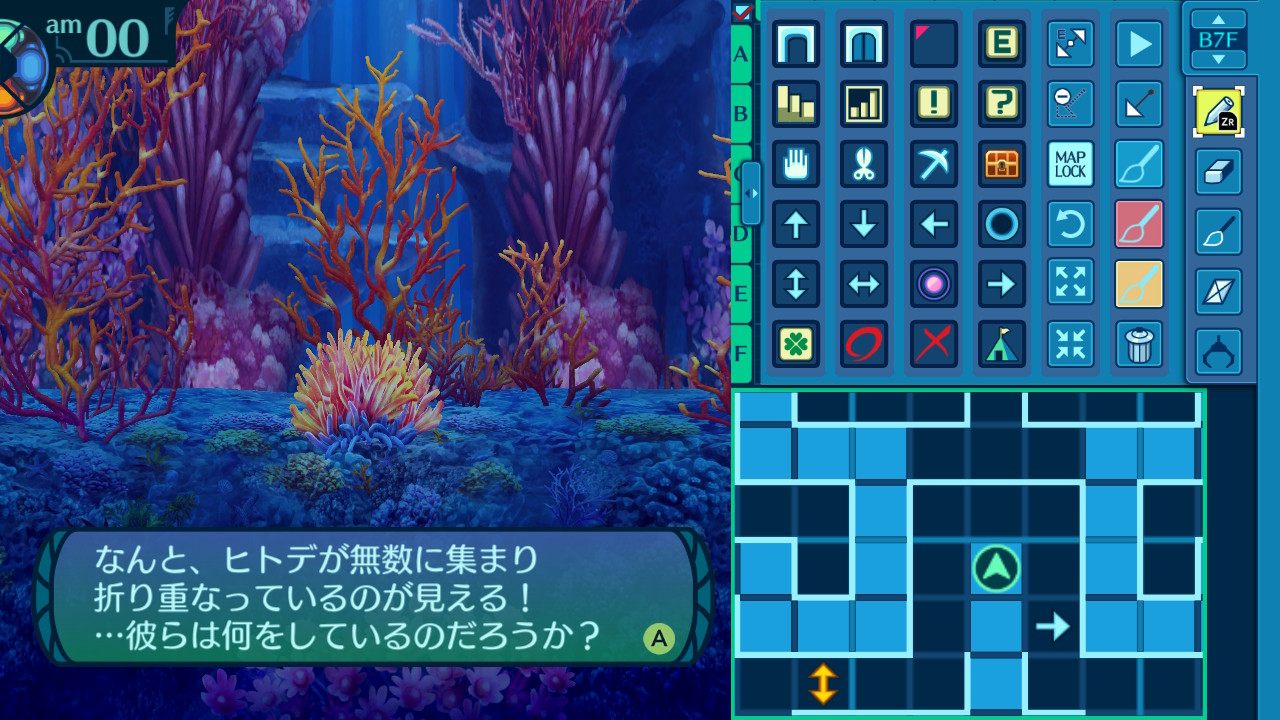Choose the closed door icon
Image resolution: width=1280 pixels, height=720 pixels.
864,44
